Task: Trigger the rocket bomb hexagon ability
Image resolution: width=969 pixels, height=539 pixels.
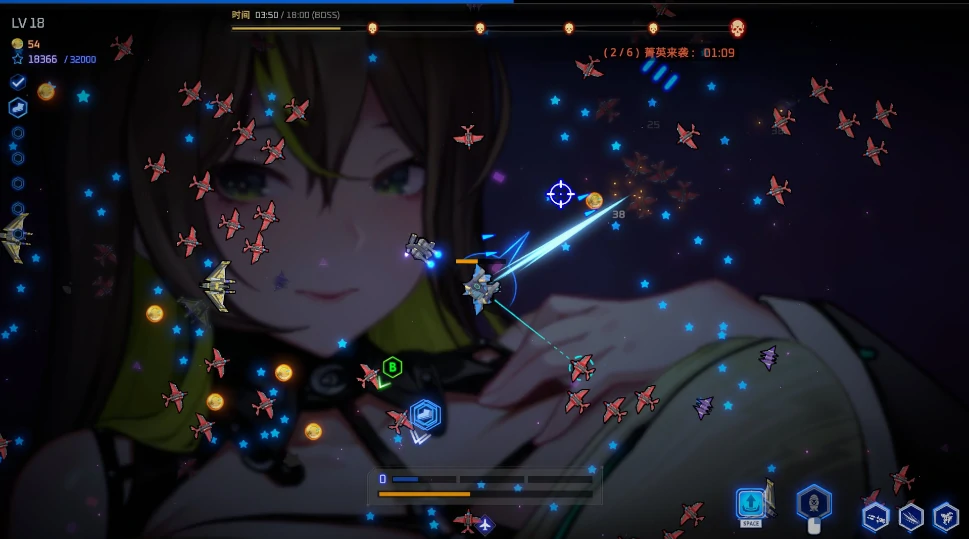Action: 813,501
